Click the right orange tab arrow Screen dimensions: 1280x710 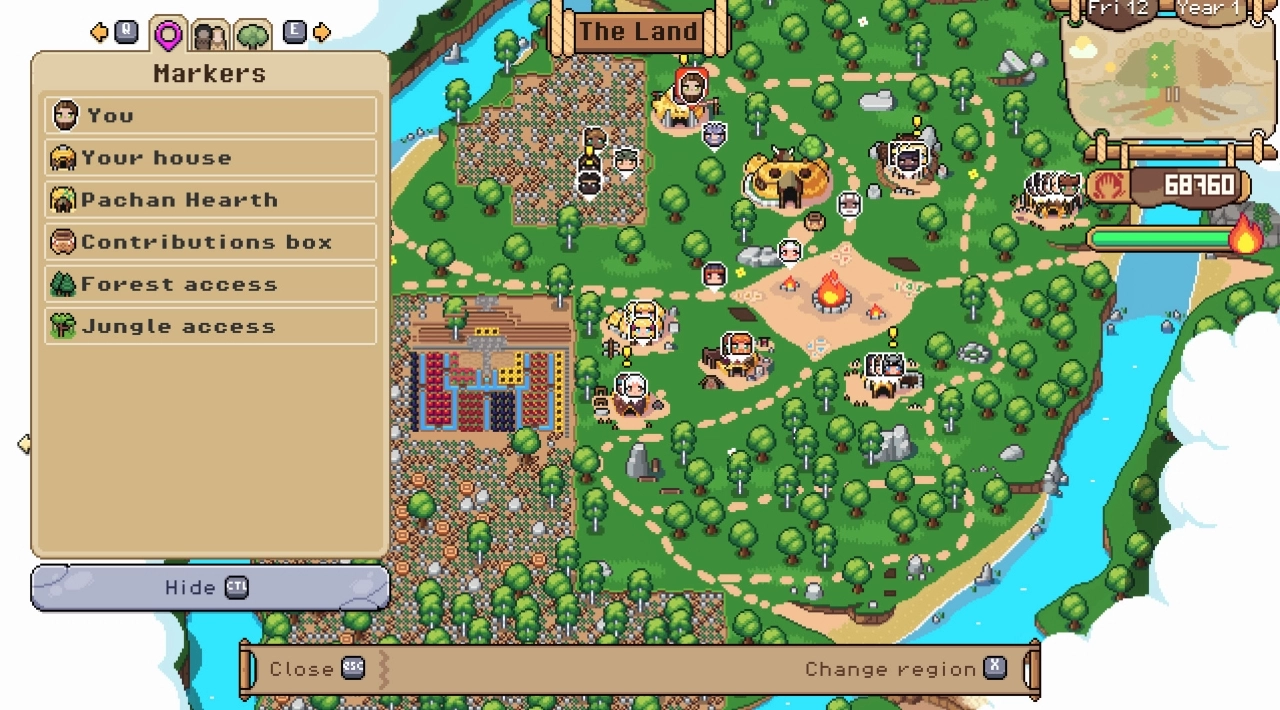322,33
